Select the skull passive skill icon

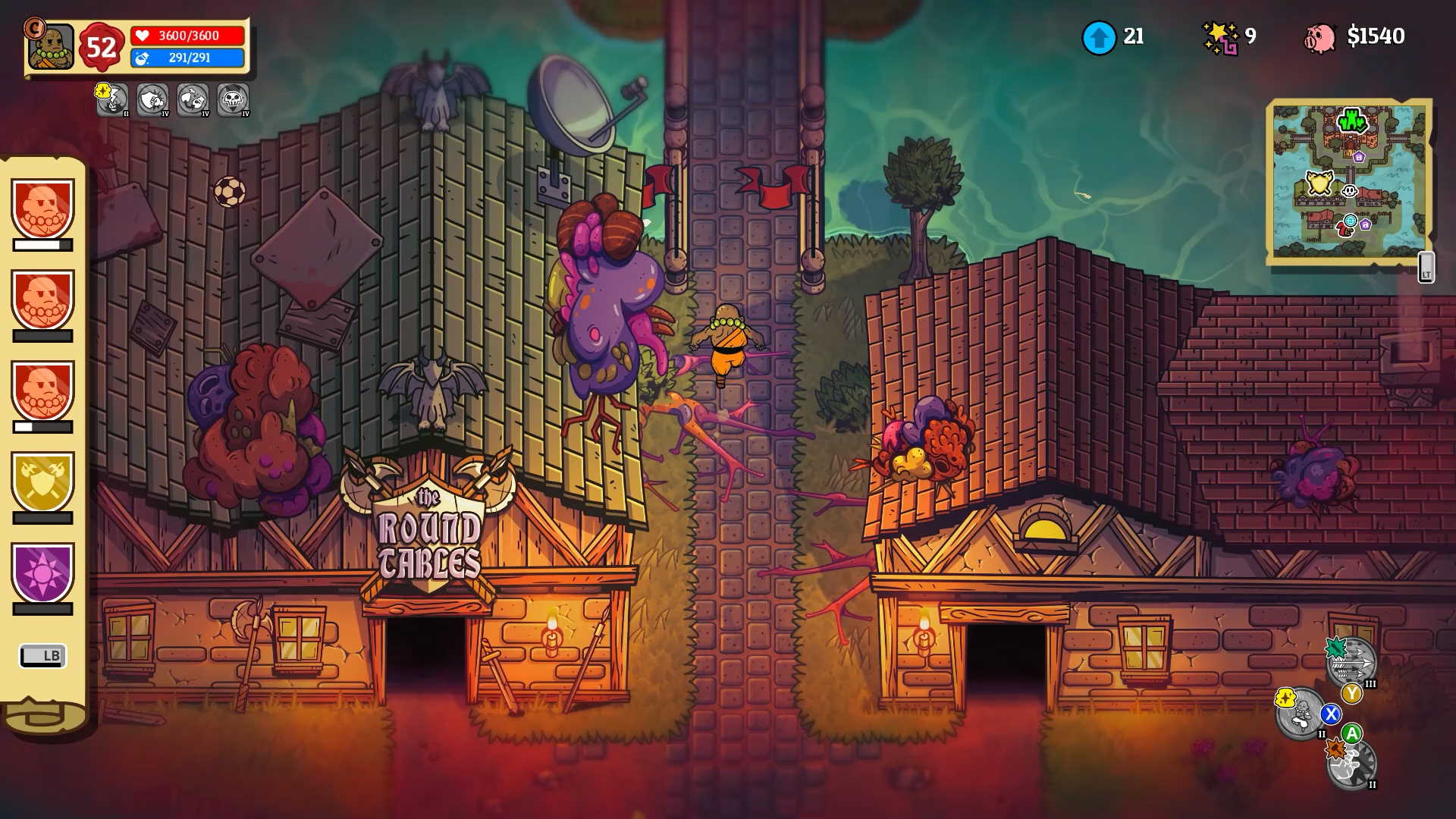coord(233,99)
